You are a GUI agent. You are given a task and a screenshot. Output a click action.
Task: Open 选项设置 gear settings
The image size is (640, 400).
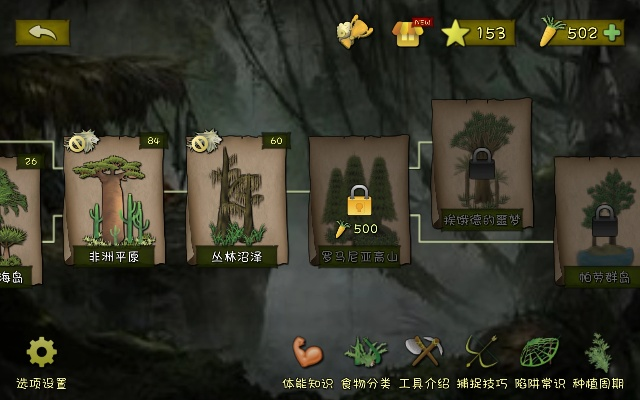click(x=41, y=360)
